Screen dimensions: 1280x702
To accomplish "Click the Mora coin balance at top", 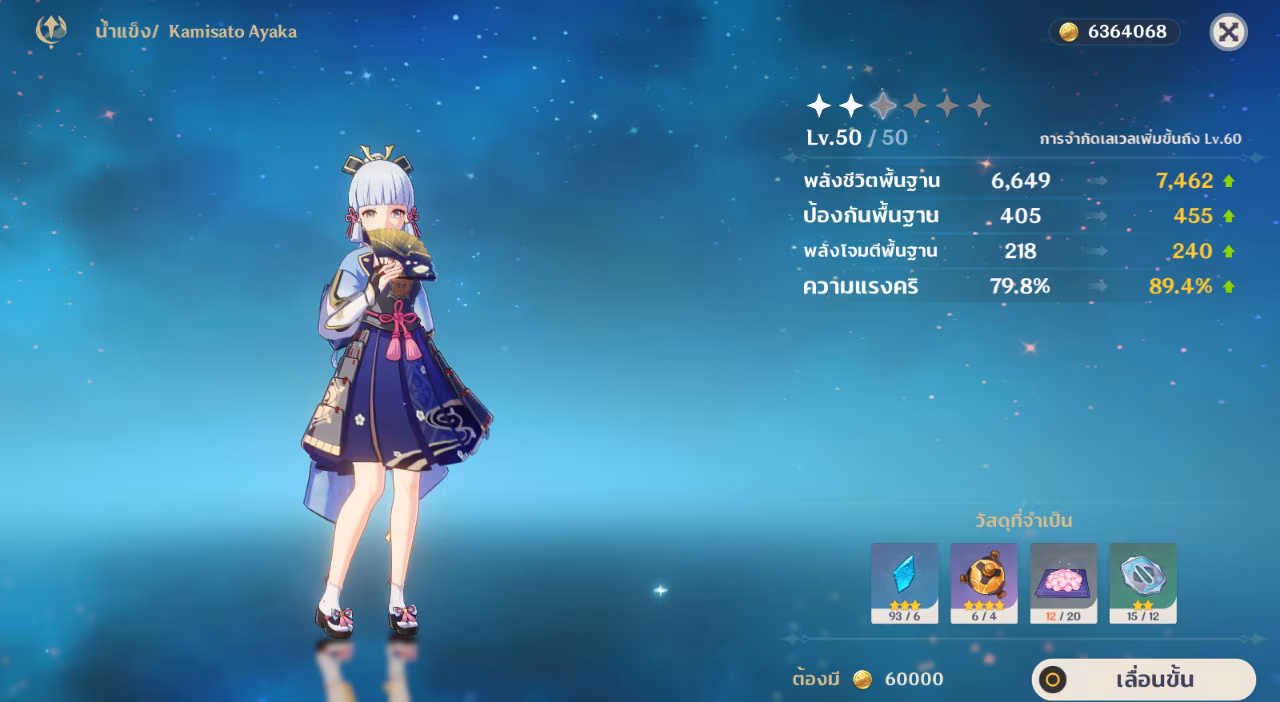I will [1114, 32].
